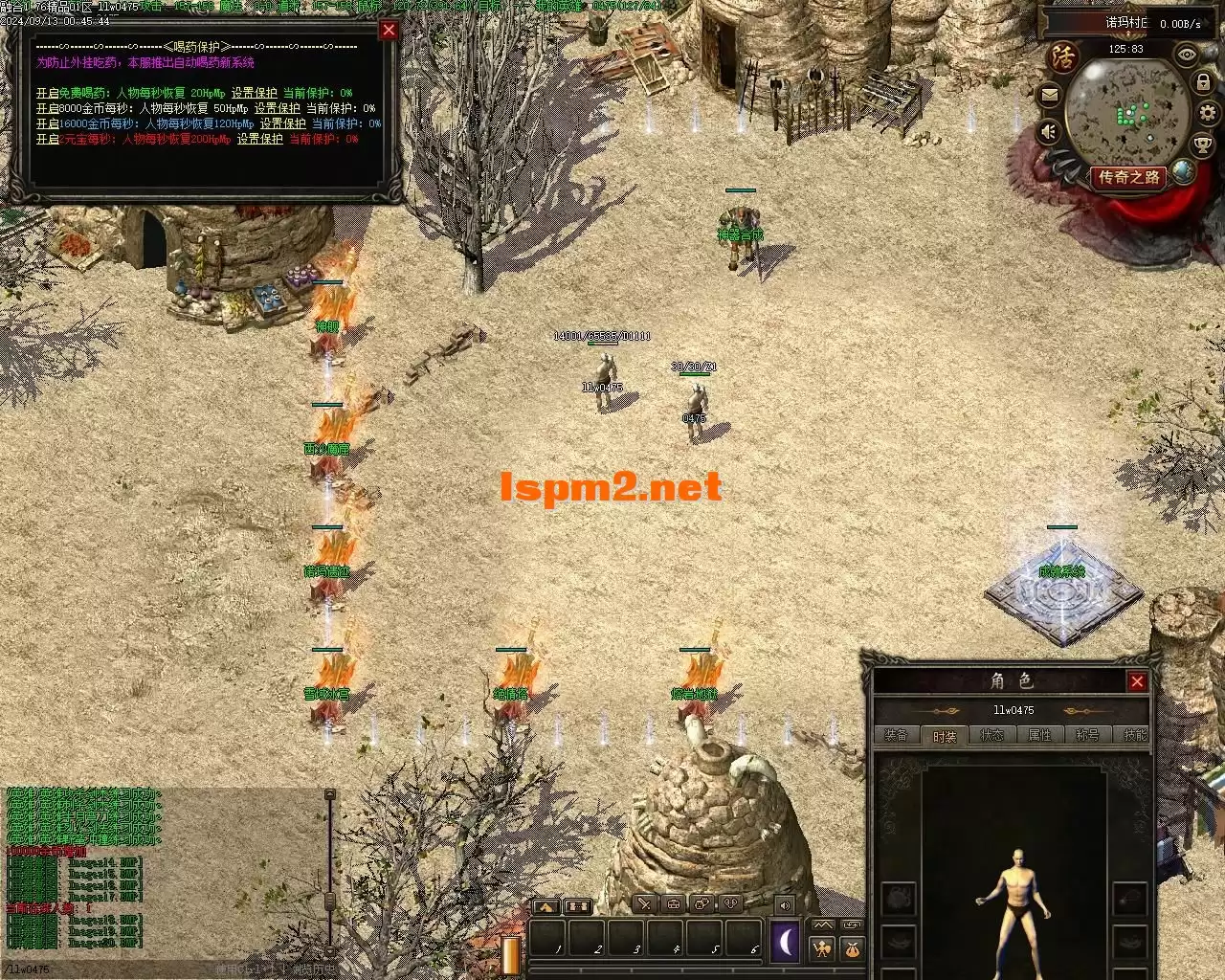Click the red 活 activity icon
The height and width of the screenshot is (980, 1225).
1063,57
